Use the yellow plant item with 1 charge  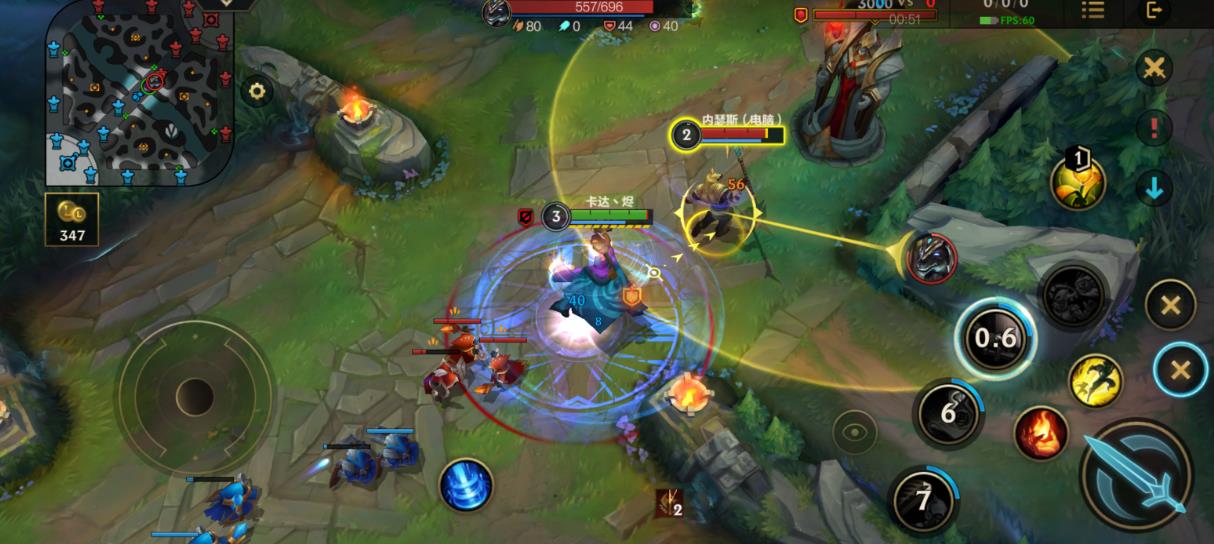pos(1077,183)
